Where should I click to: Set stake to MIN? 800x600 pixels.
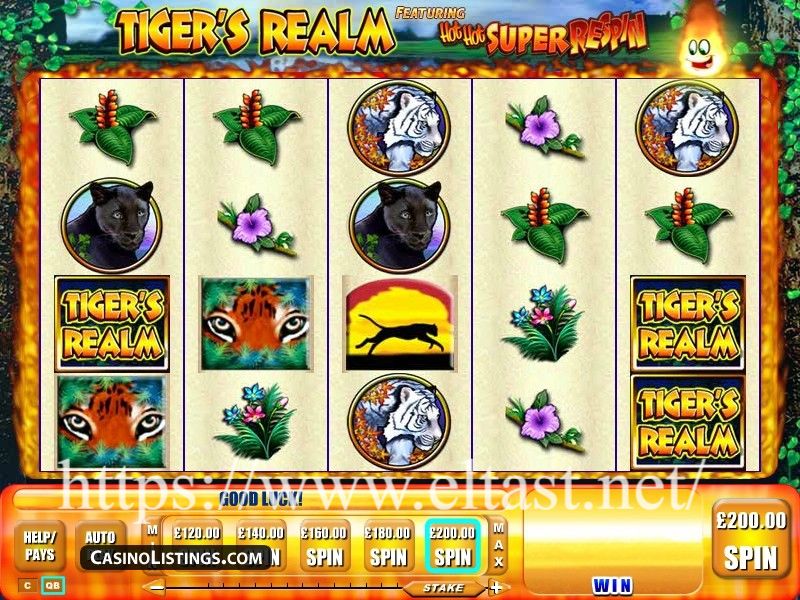[x=152, y=540]
